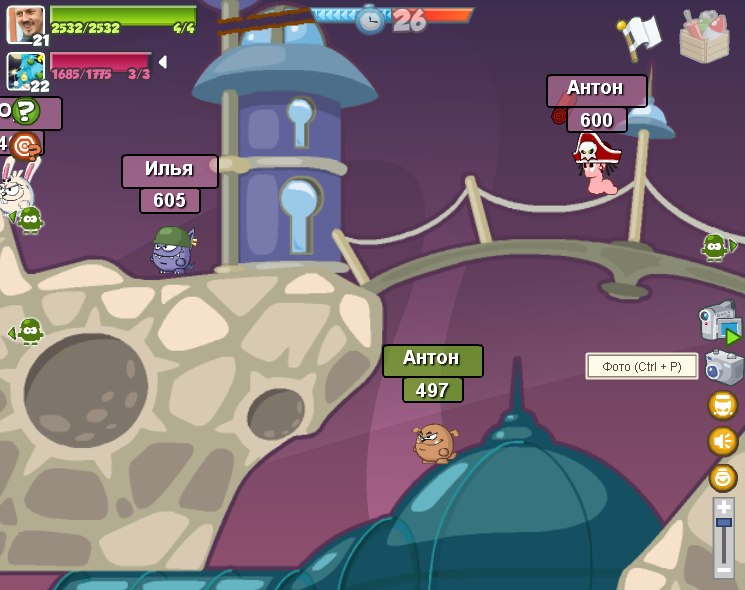Select the green team player avatar
The image size is (745, 590).
(25, 24)
